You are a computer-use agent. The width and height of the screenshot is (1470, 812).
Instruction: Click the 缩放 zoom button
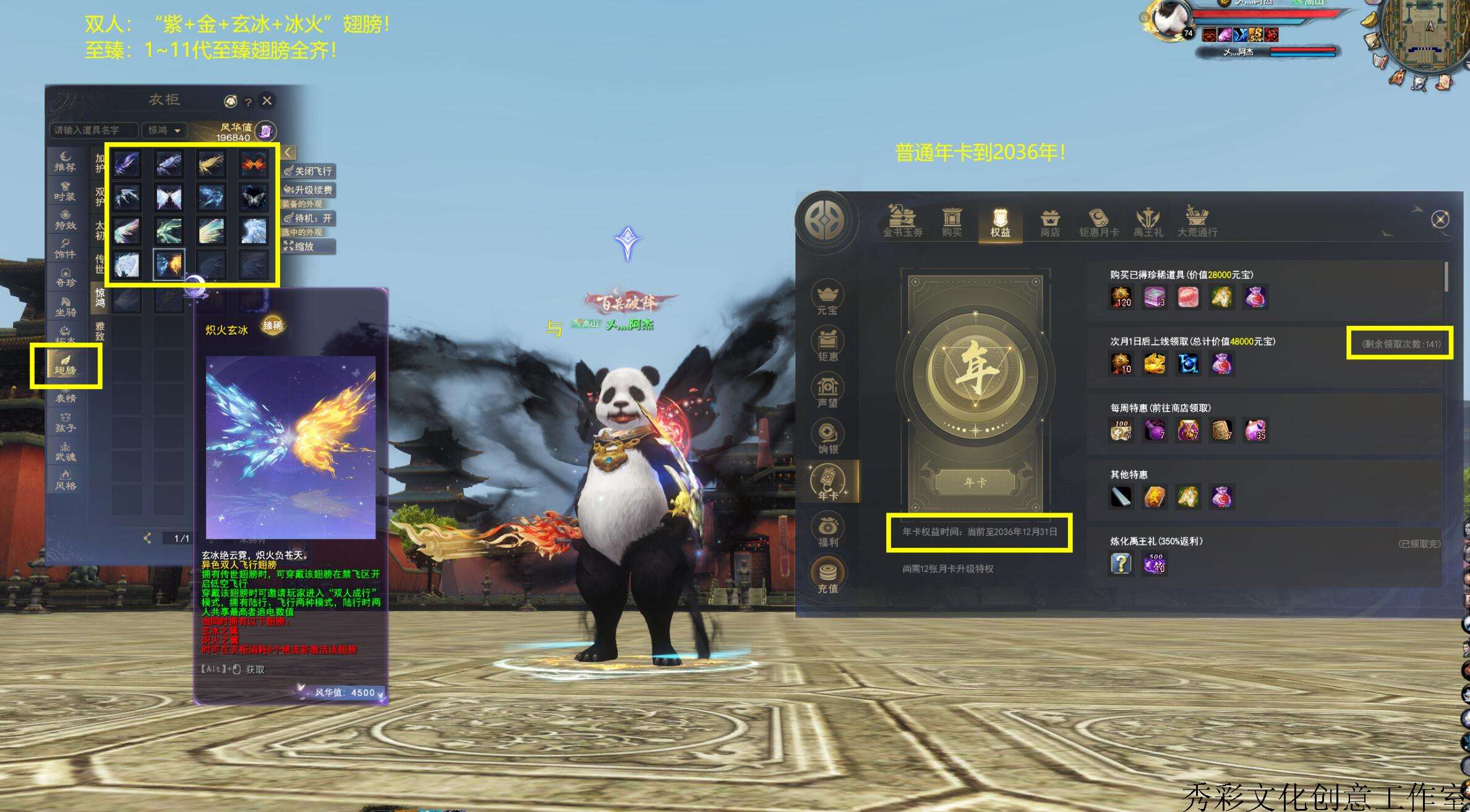point(309,246)
